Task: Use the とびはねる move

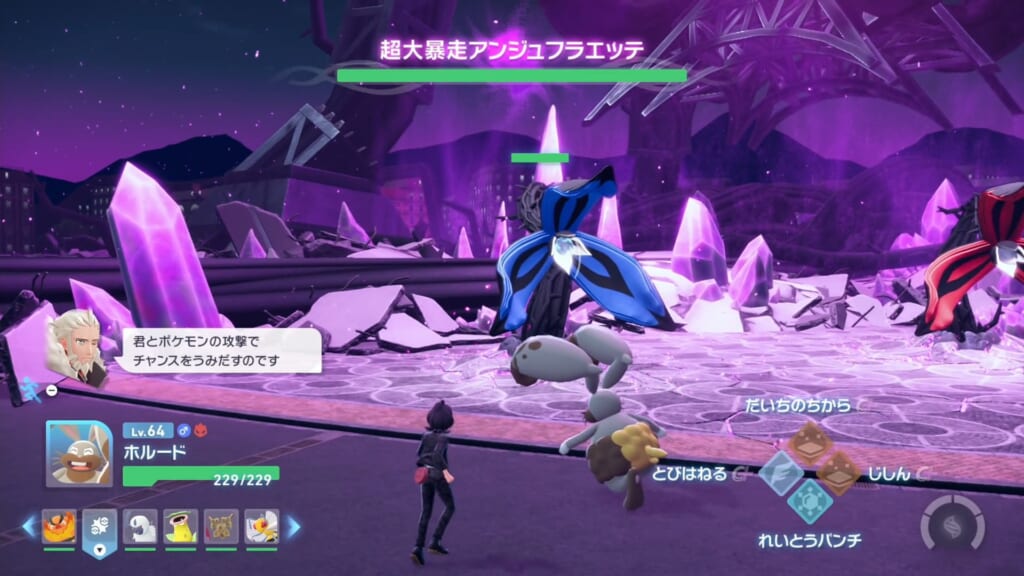Action: pos(779,471)
